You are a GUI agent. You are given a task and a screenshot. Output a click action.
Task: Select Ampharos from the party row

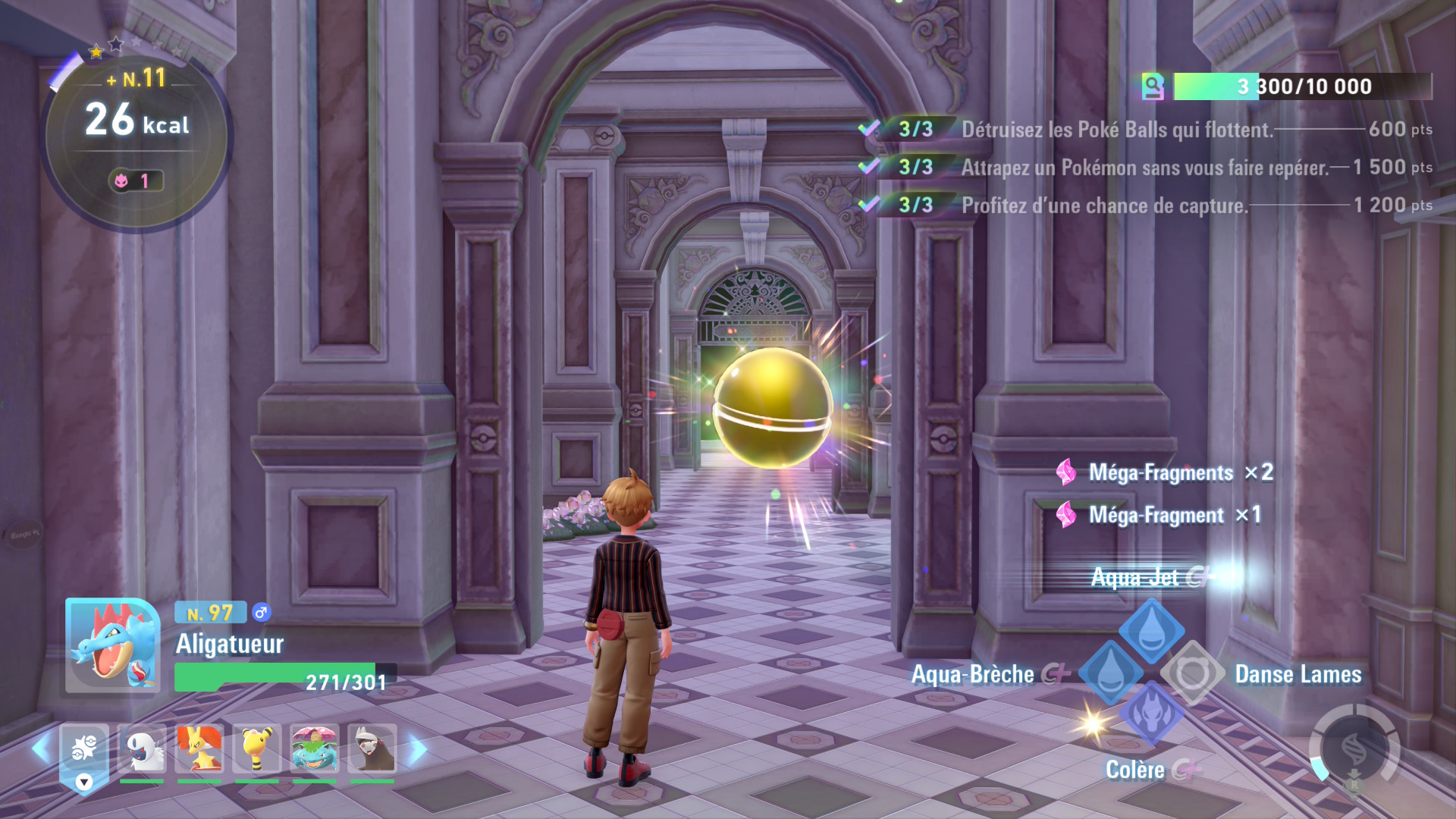[x=257, y=748]
